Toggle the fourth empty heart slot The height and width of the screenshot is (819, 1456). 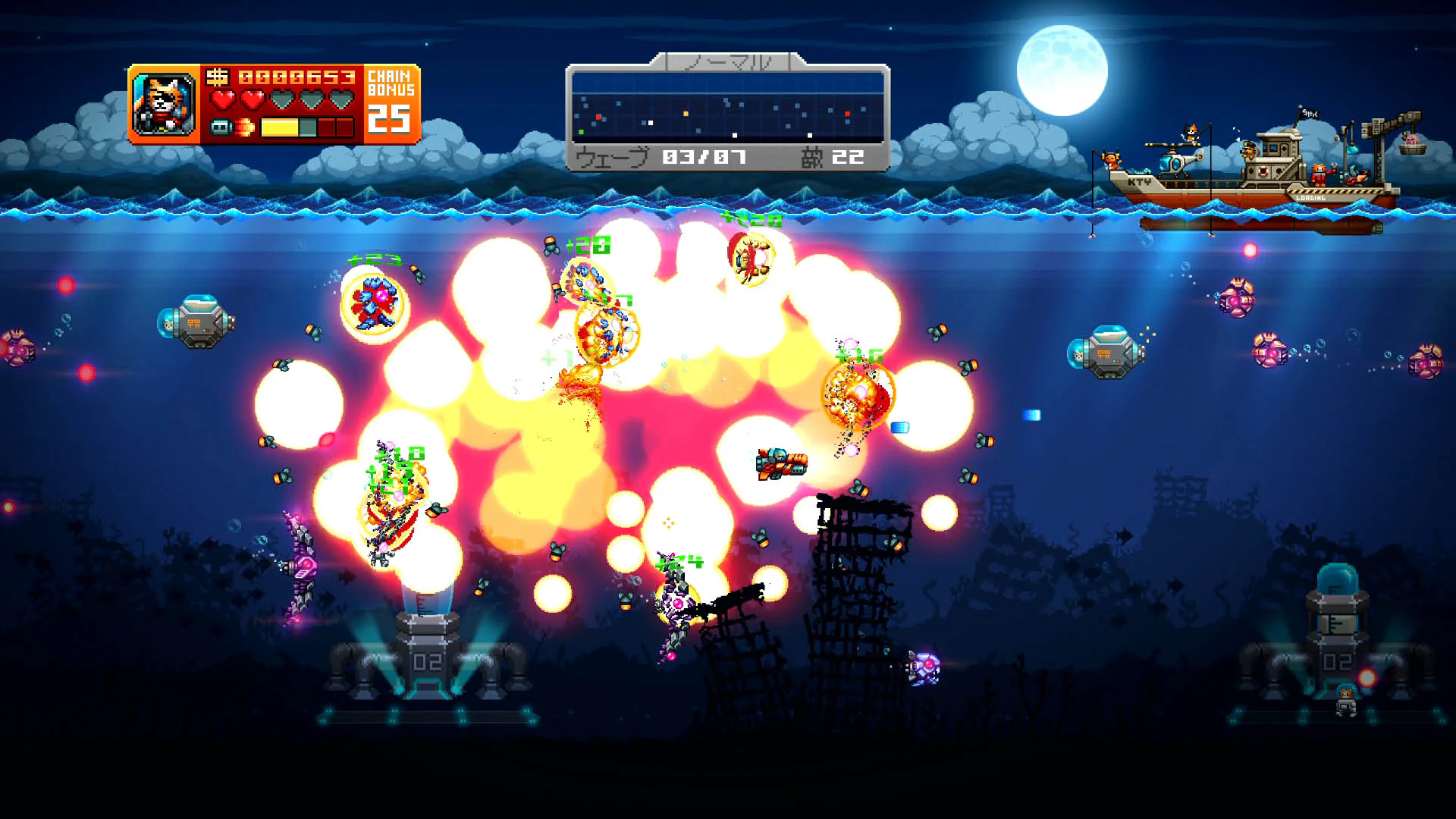(x=312, y=99)
